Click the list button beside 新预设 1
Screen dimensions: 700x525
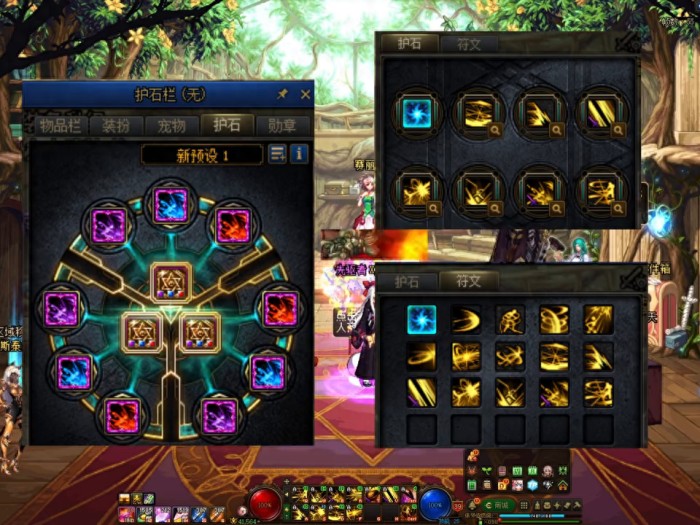tap(277, 154)
